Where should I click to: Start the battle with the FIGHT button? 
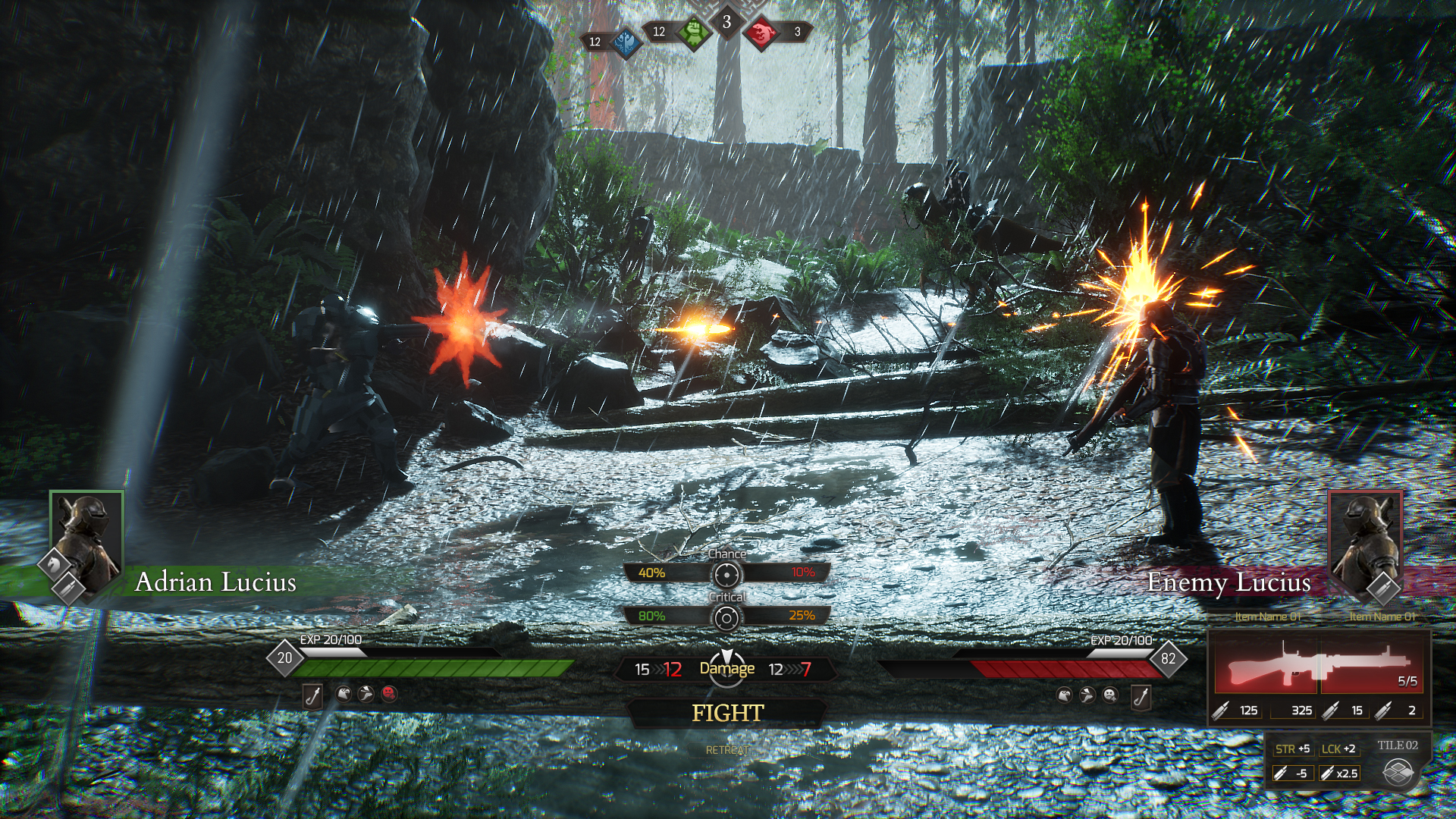tap(727, 713)
